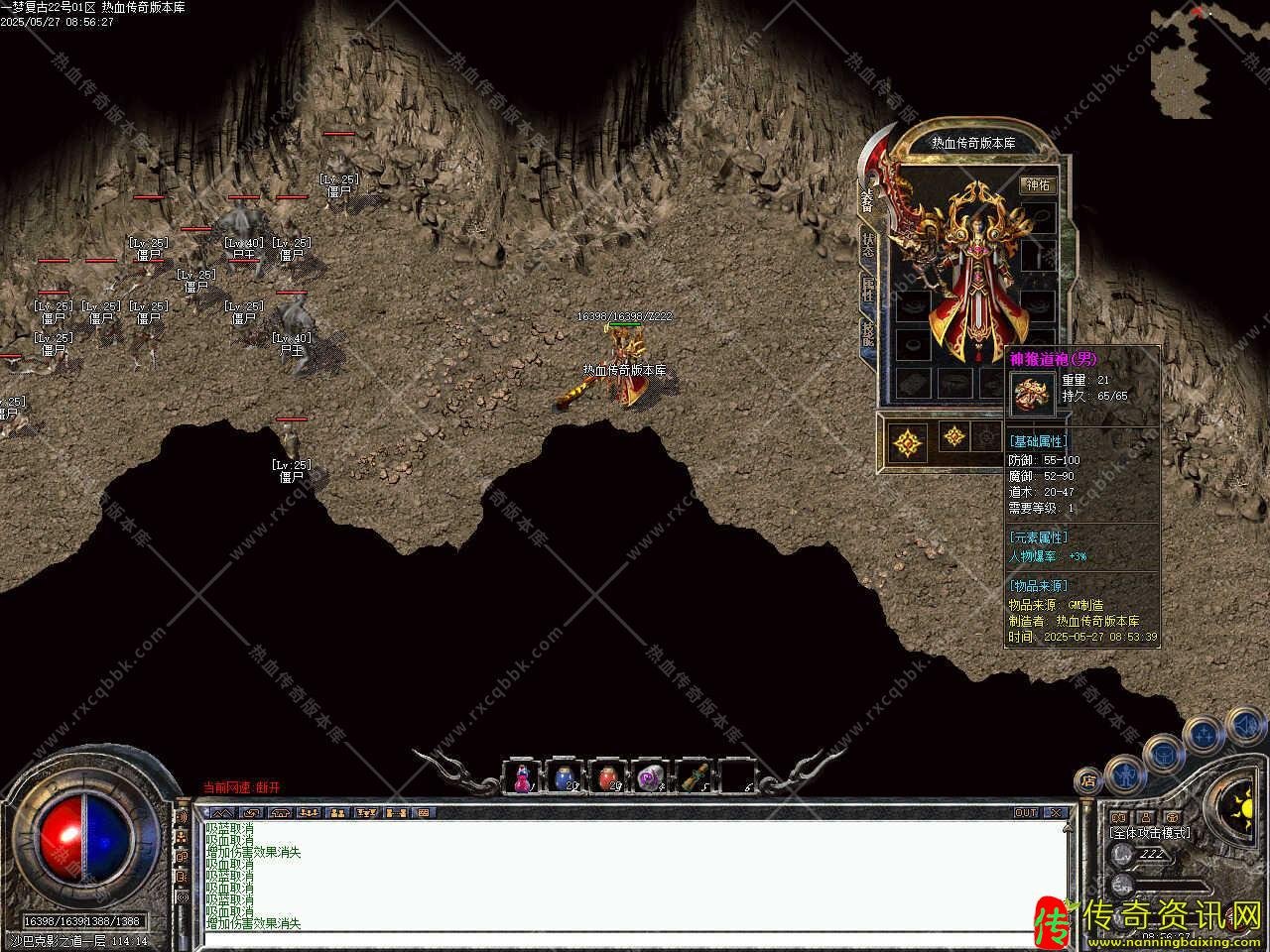1270x952 pixels.
Task: Click the sun day-night indicator
Action: 1241,801
